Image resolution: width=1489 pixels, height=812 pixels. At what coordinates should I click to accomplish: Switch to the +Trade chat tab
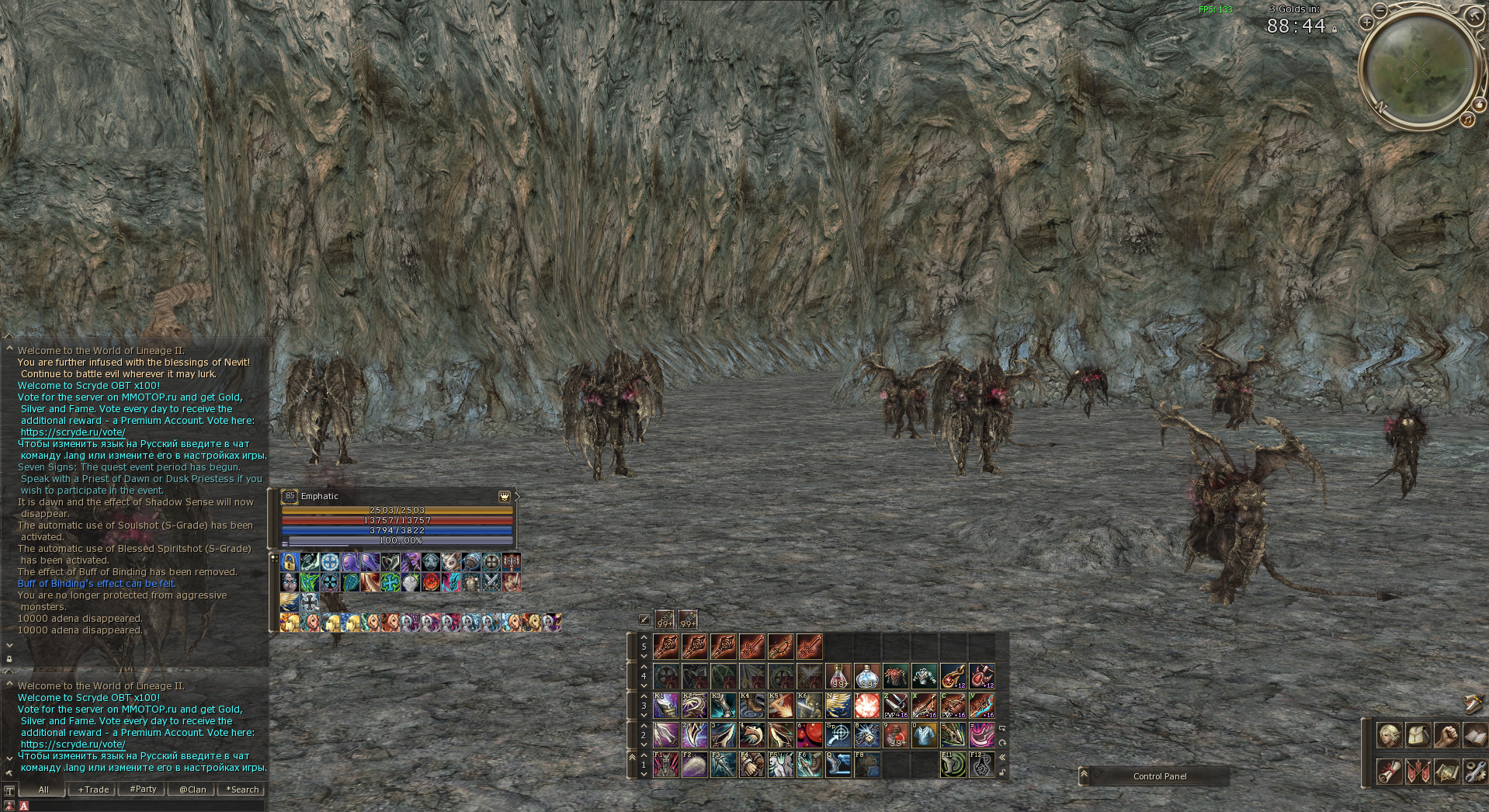93,789
